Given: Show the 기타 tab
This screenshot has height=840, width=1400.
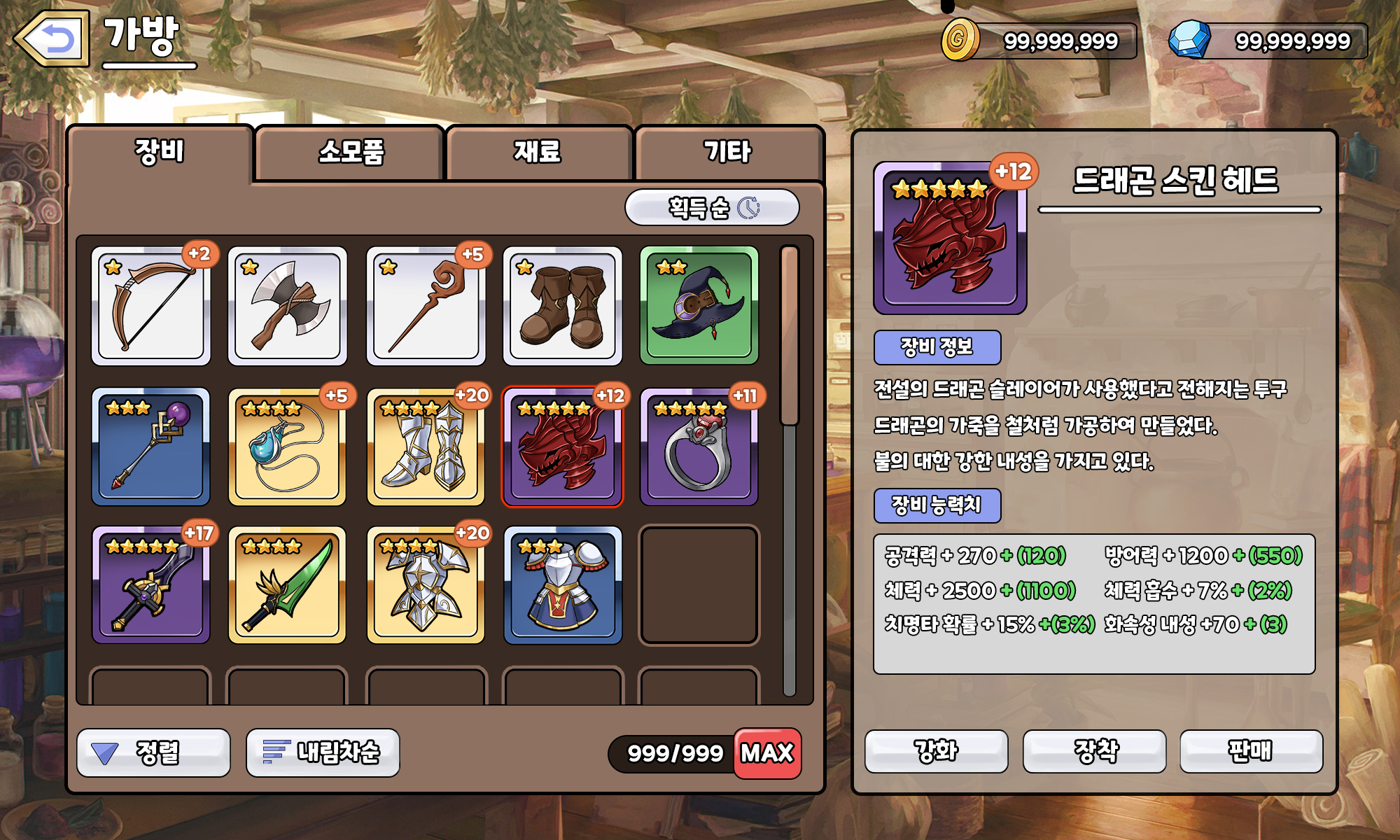Looking at the screenshot, I should [727, 152].
